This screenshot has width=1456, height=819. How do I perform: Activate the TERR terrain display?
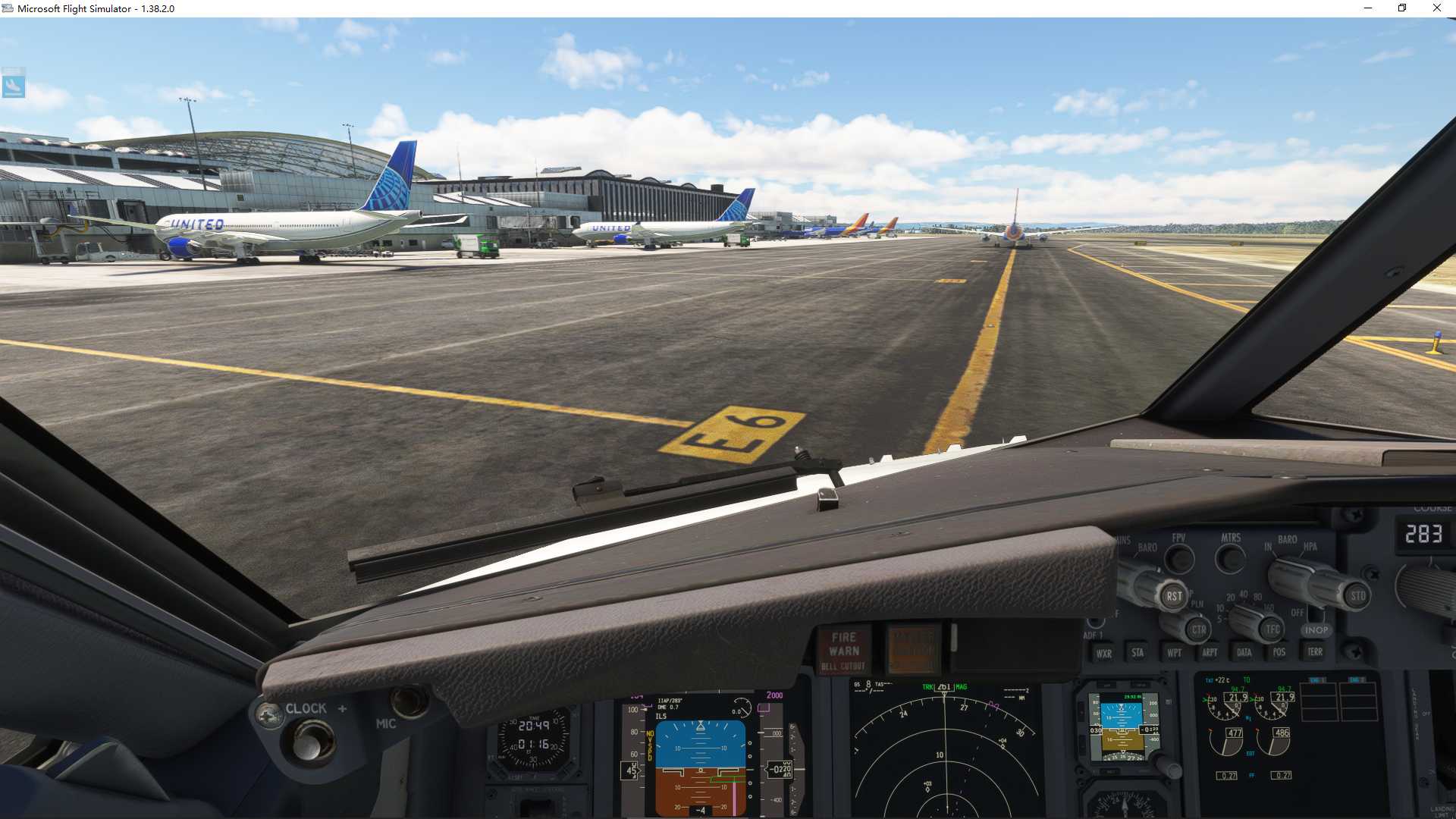point(1316,652)
